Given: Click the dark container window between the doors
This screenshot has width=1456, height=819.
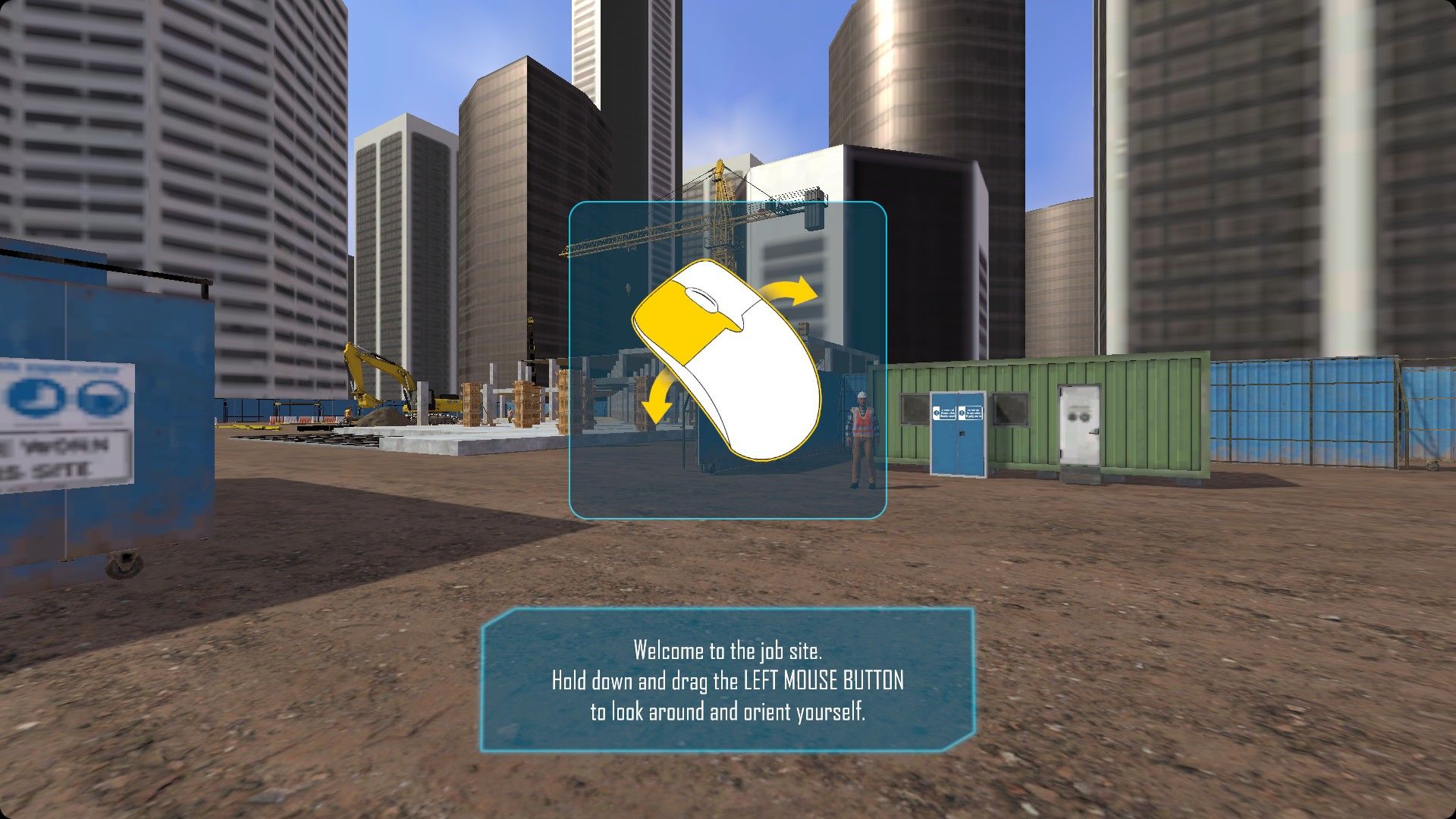Looking at the screenshot, I should click(1009, 410).
